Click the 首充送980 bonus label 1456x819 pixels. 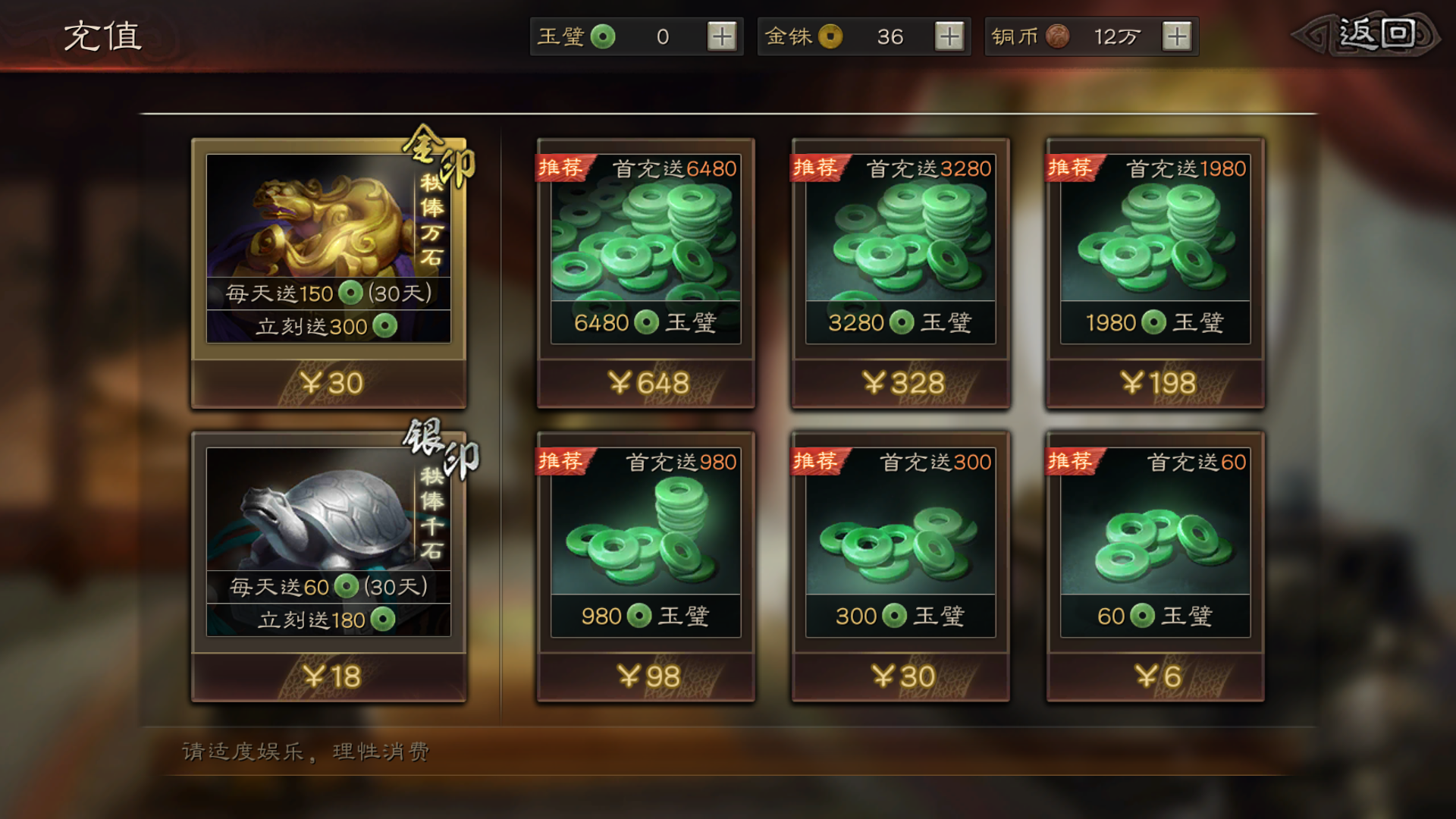[x=680, y=461]
